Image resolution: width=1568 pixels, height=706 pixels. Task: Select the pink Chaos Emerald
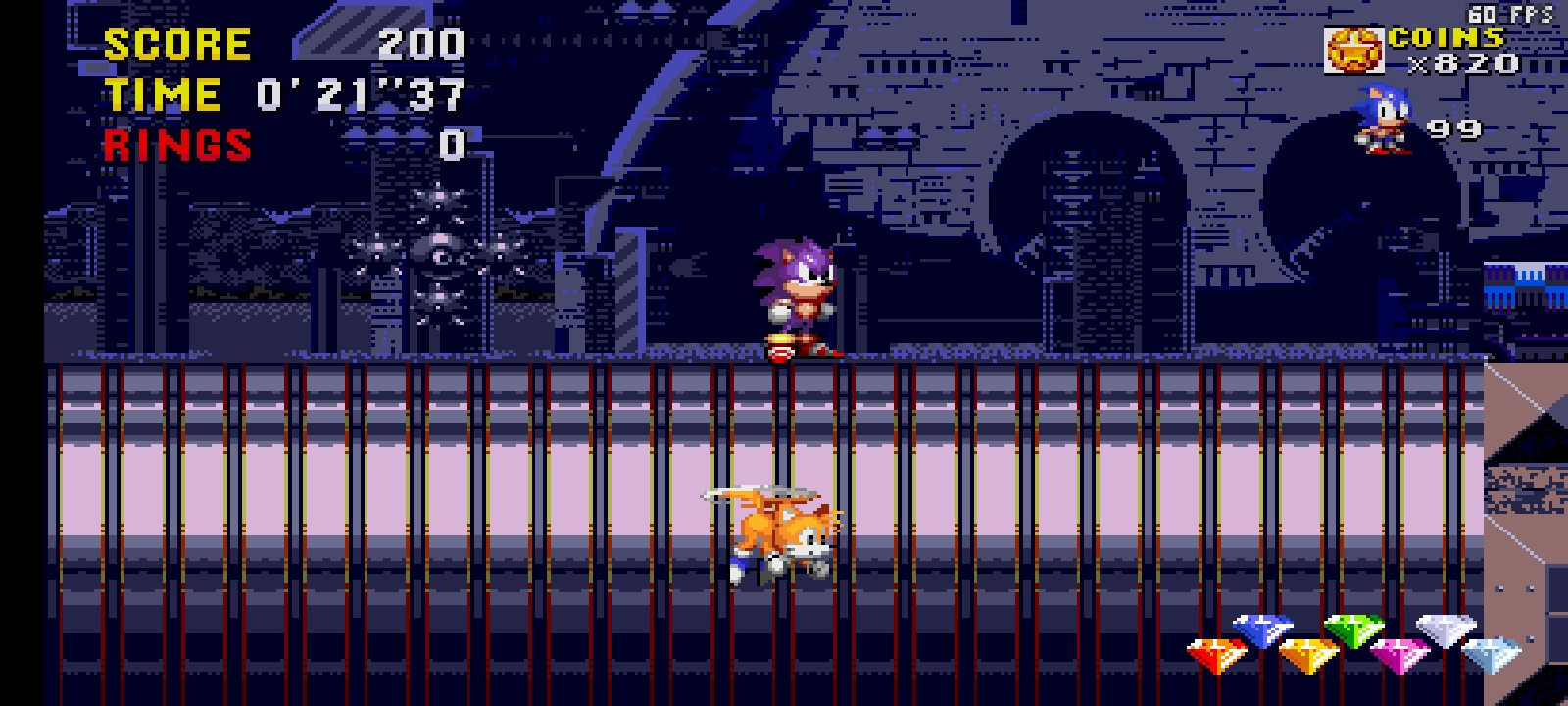[1401, 655]
